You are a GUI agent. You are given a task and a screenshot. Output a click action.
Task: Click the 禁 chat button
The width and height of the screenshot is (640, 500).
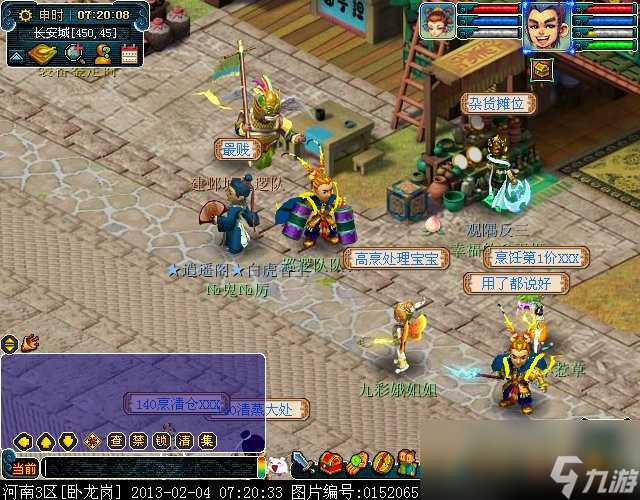[140, 441]
